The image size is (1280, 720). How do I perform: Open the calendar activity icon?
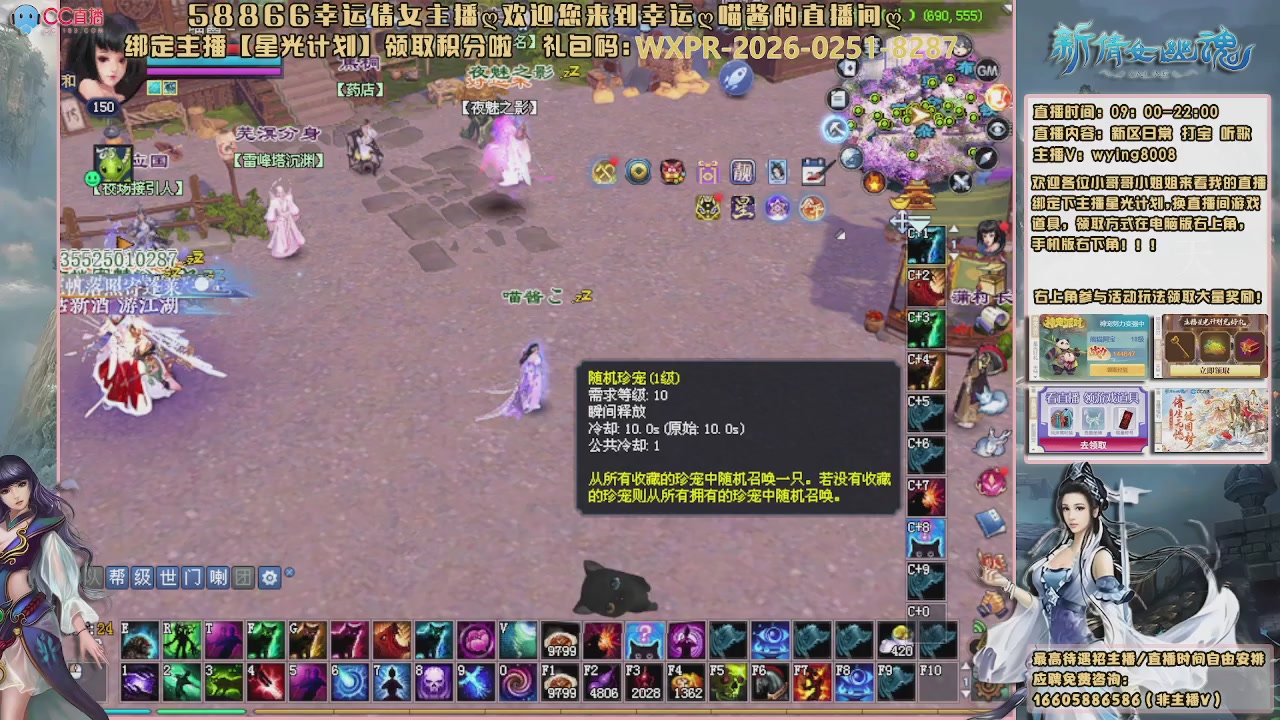click(812, 173)
